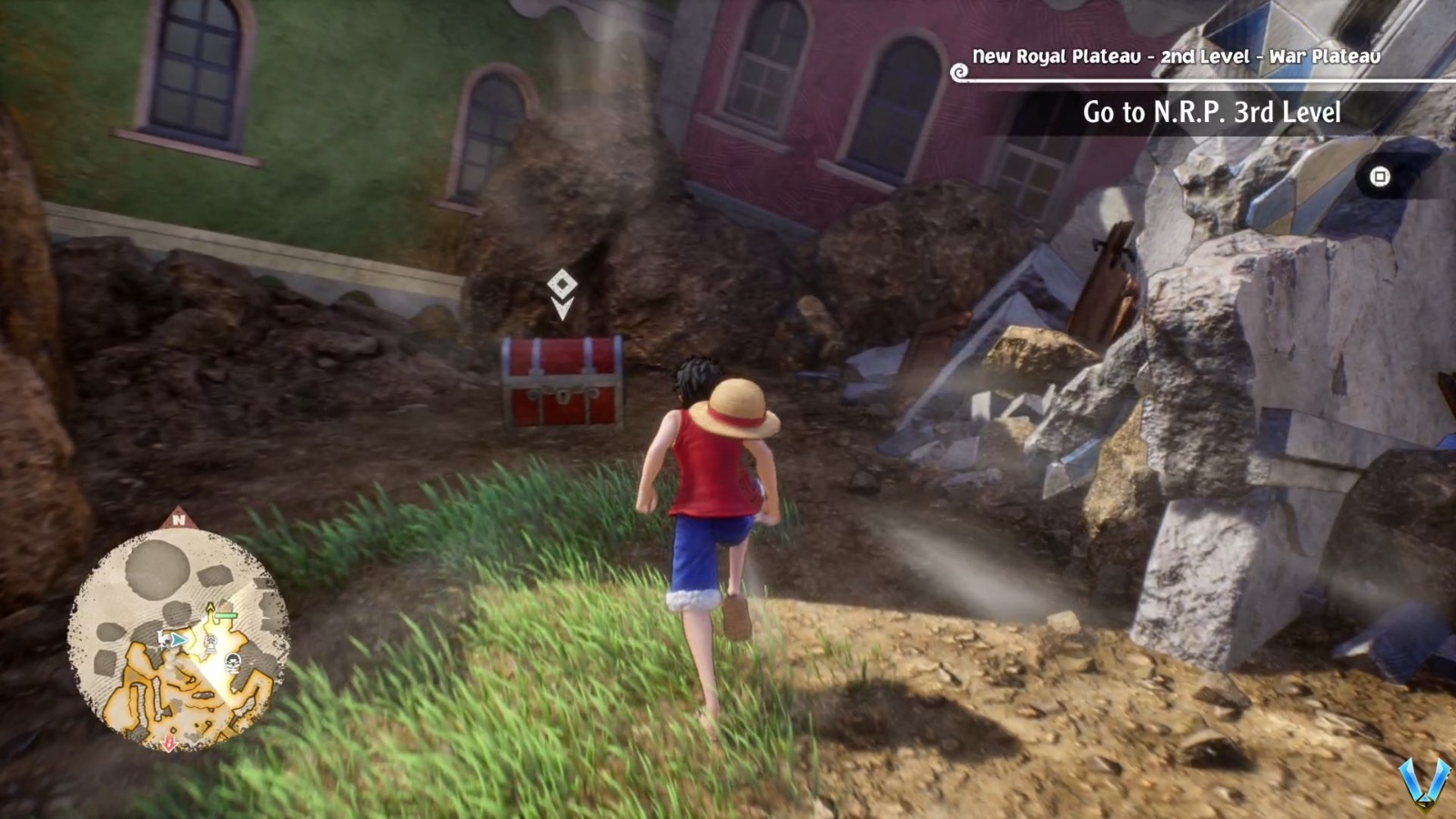The image size is (1456, 819).
Task: Click the green objective marker on minimap
Action: 210,606
